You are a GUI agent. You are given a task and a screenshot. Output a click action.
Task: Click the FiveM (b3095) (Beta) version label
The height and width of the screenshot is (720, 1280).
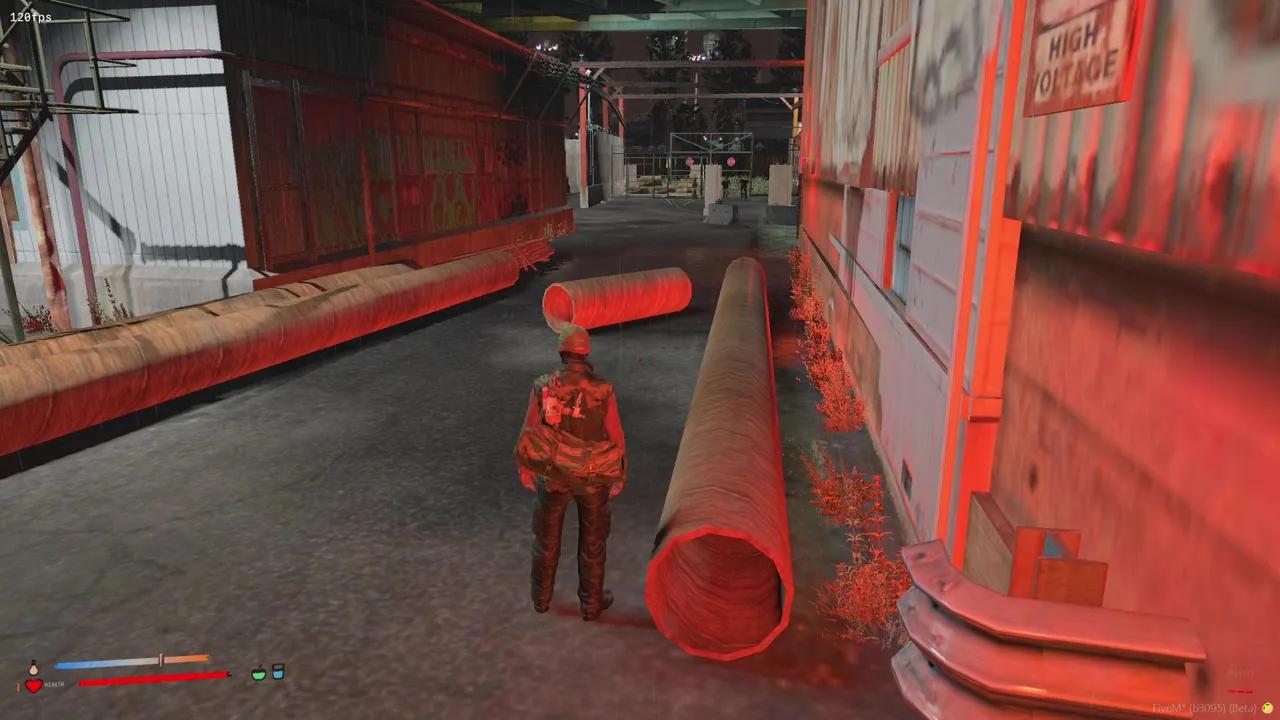click(1203, 708)
